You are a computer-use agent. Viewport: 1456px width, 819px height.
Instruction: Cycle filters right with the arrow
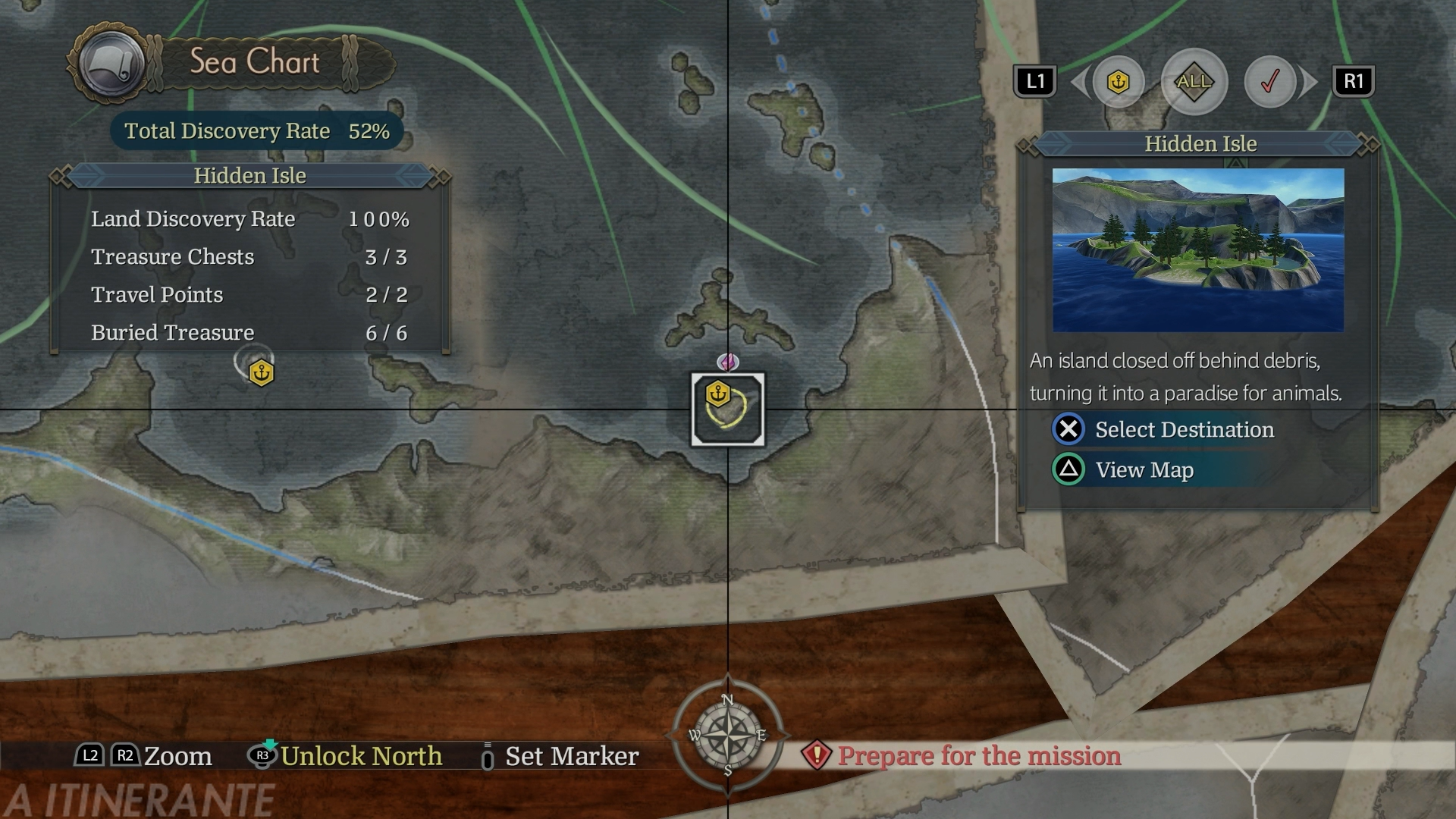click(x=1309, y=81)
